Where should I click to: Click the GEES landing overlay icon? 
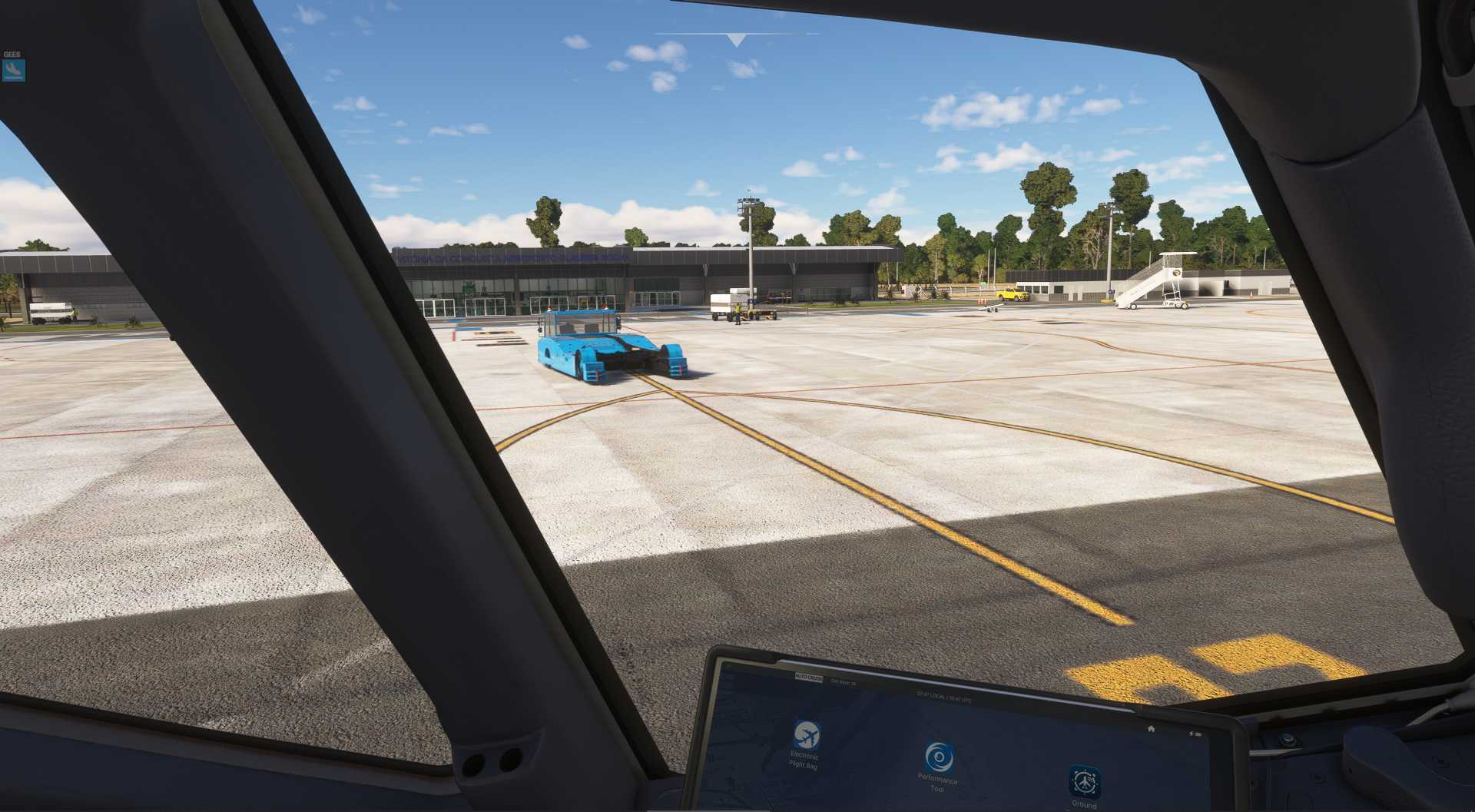point(13,71)
